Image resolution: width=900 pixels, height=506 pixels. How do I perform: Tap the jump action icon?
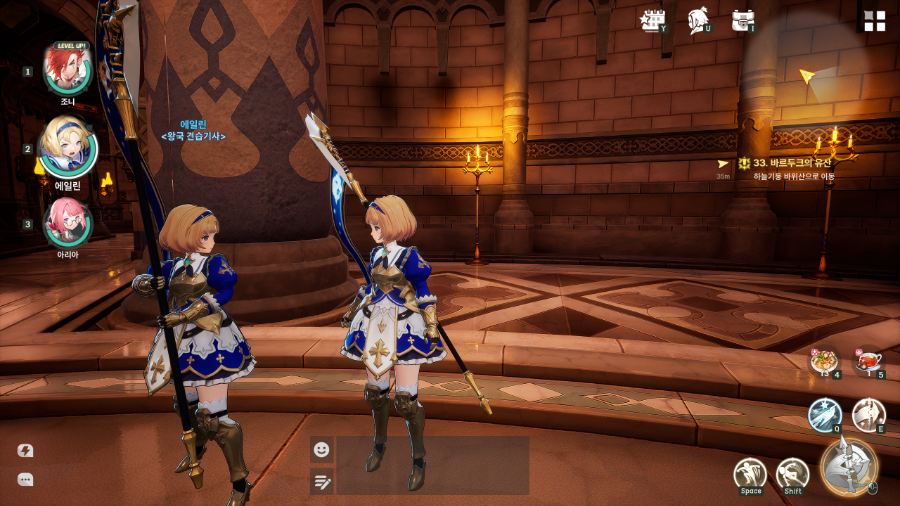(750, 473)
